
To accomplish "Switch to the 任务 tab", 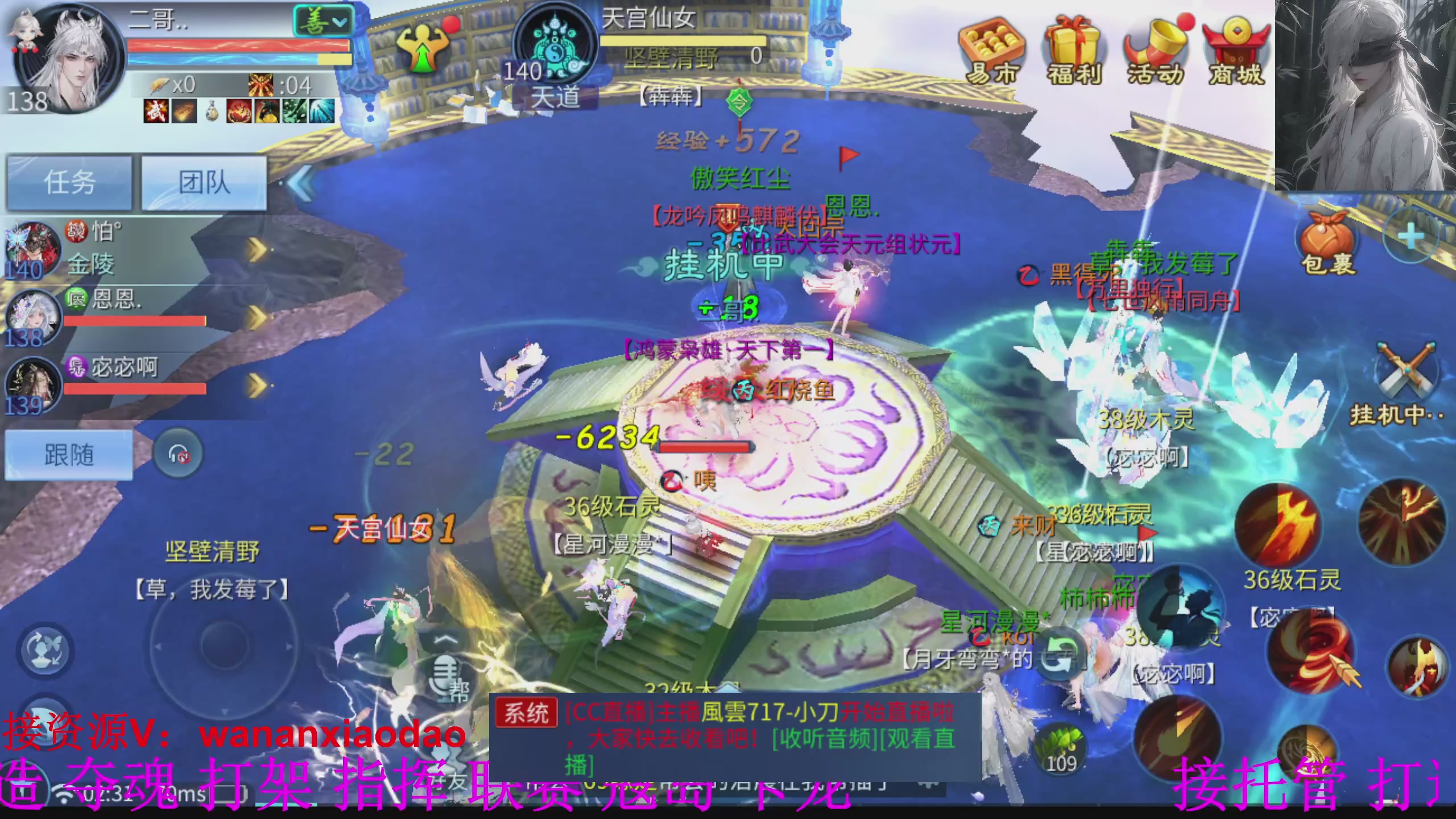I will 68,182.
